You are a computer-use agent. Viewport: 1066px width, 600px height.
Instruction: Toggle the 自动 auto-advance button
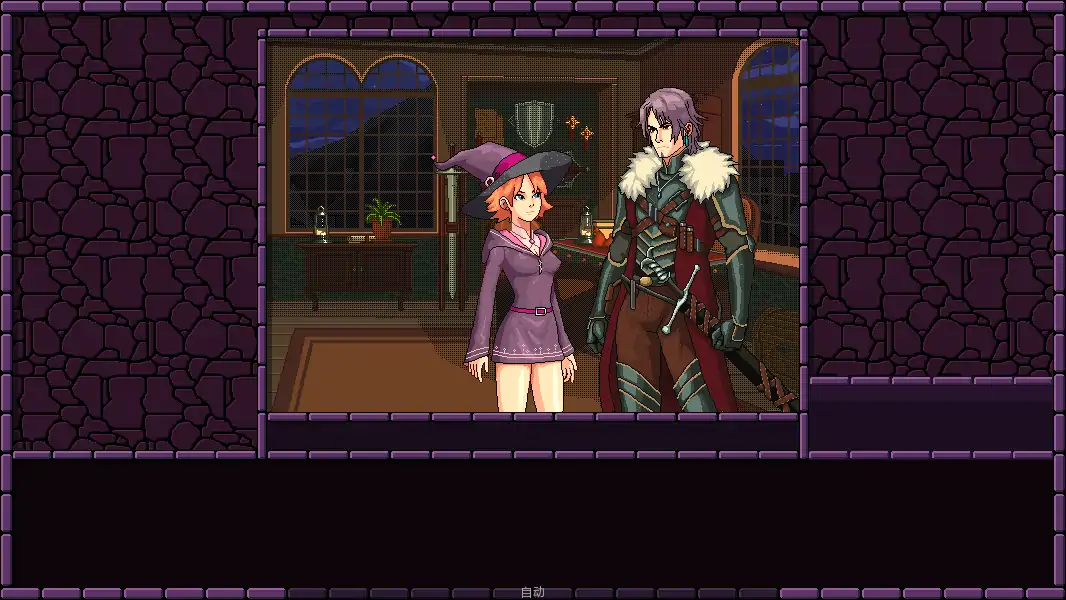click(x=533, y=592)
